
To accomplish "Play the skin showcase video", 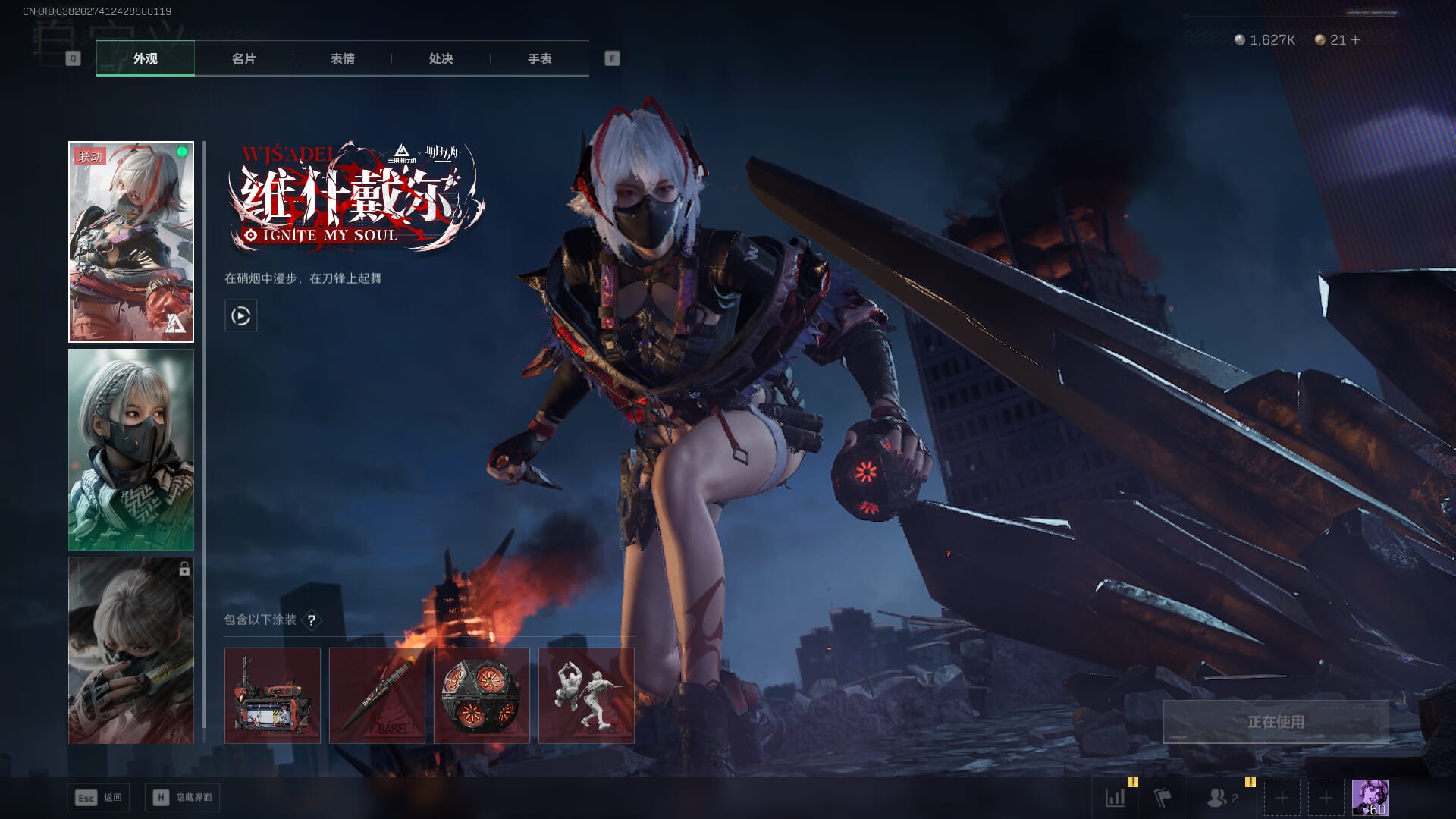I will [240, 315].
